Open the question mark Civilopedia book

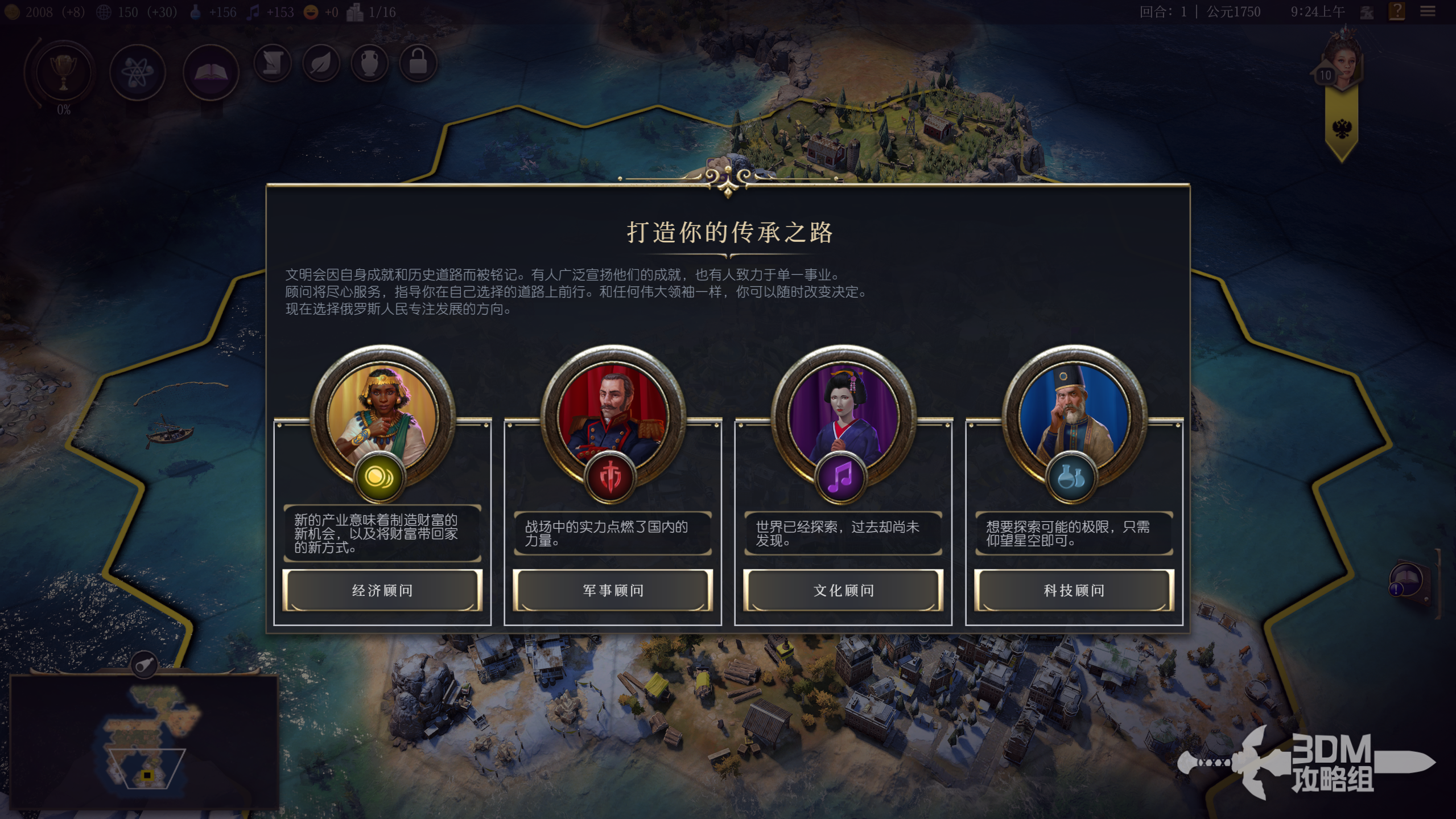click(x=1397, y=11)
